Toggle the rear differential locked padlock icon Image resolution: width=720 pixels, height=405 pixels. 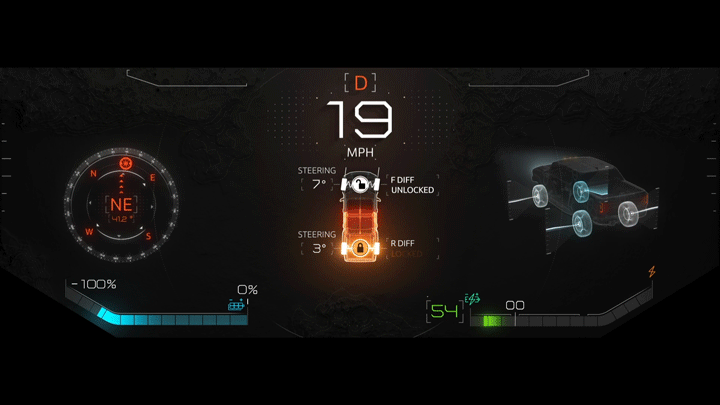tap(359, 247)
